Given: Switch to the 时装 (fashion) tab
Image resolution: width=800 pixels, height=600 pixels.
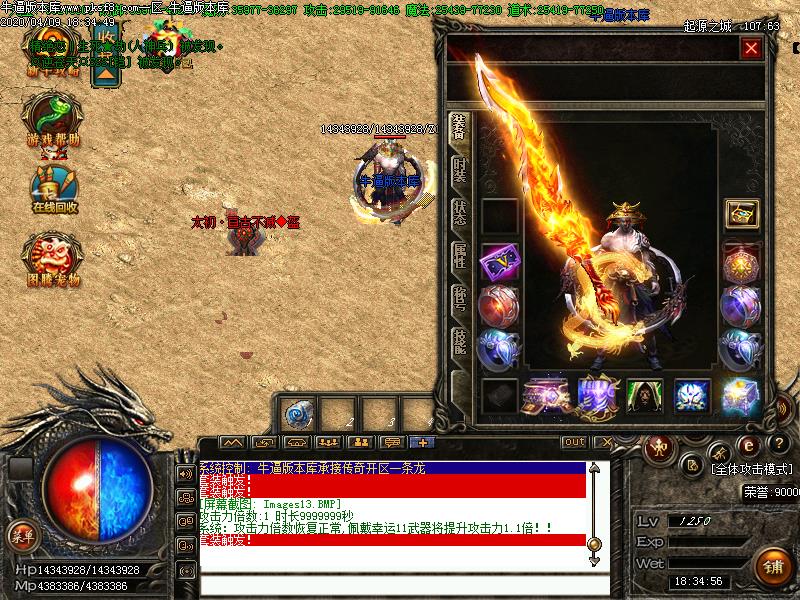Looking at the screenshot, I should click(459, 169).
